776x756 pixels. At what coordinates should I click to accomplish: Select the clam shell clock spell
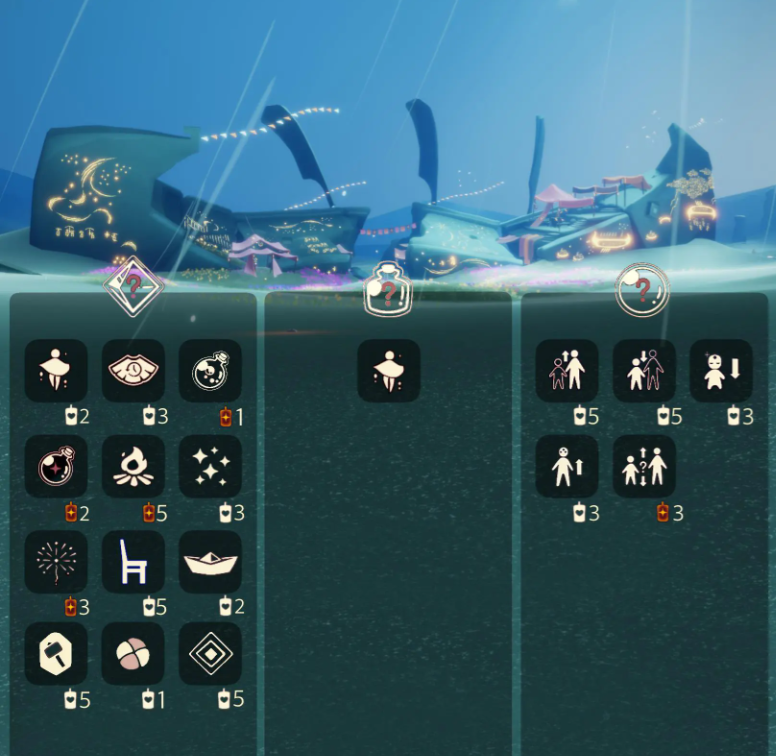(x=133, y=371)
